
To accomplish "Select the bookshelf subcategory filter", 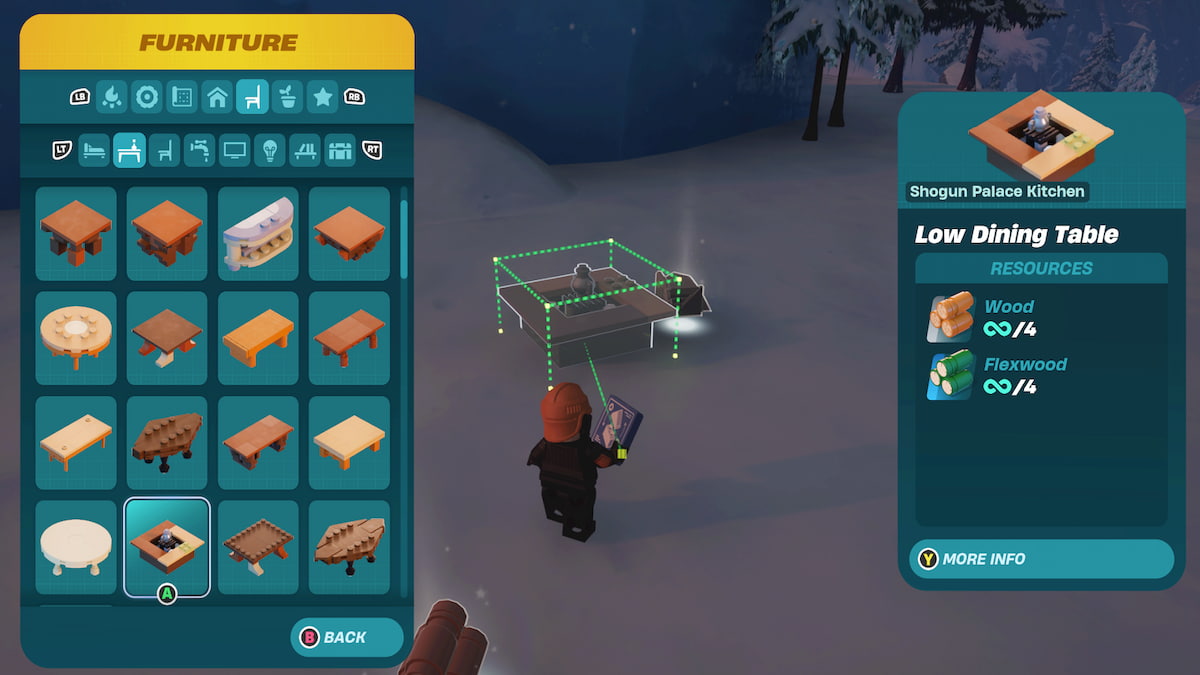I will tap(304, 150).
